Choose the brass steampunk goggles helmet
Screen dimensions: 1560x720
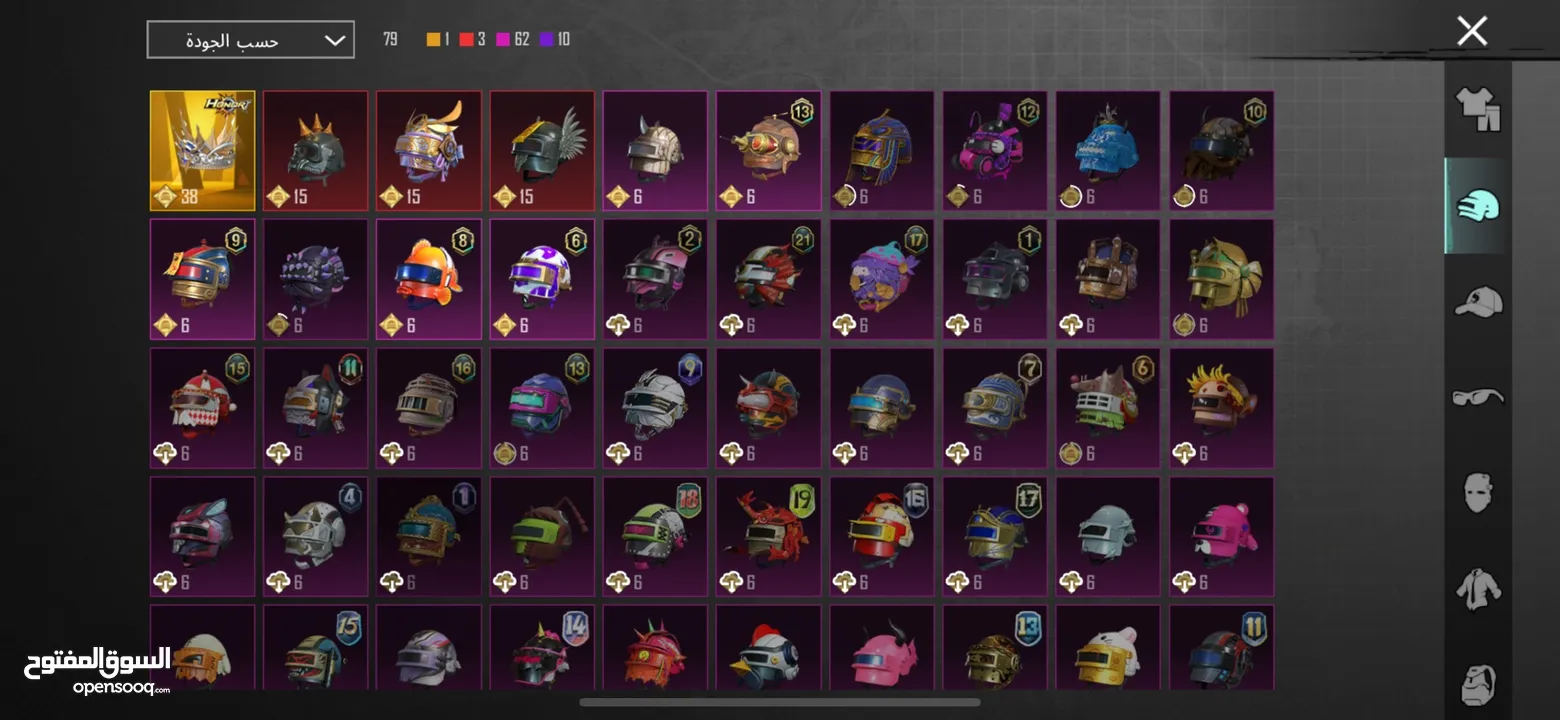click(768, 151)
